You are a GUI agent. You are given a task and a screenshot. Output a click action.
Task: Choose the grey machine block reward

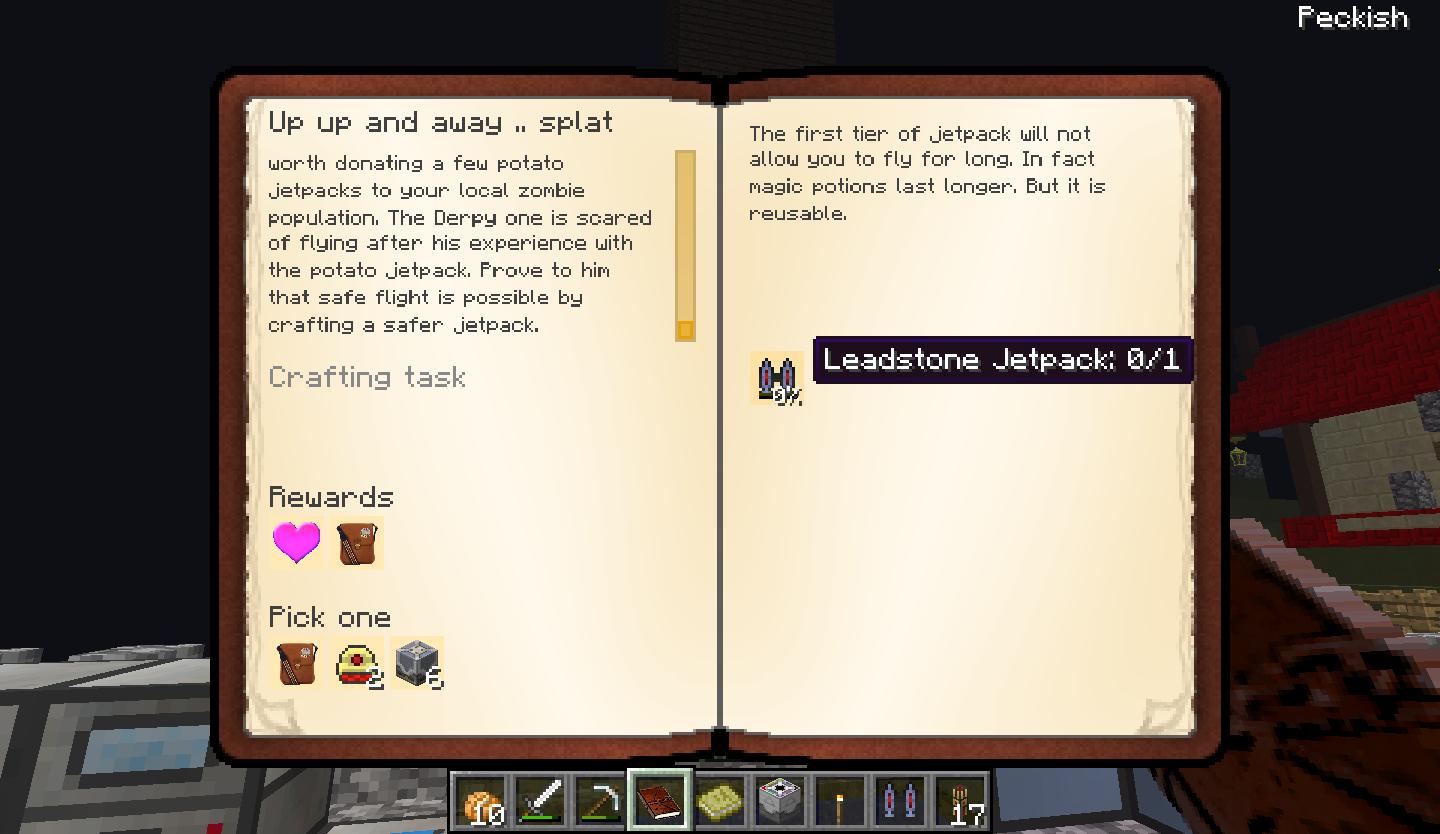417,663
